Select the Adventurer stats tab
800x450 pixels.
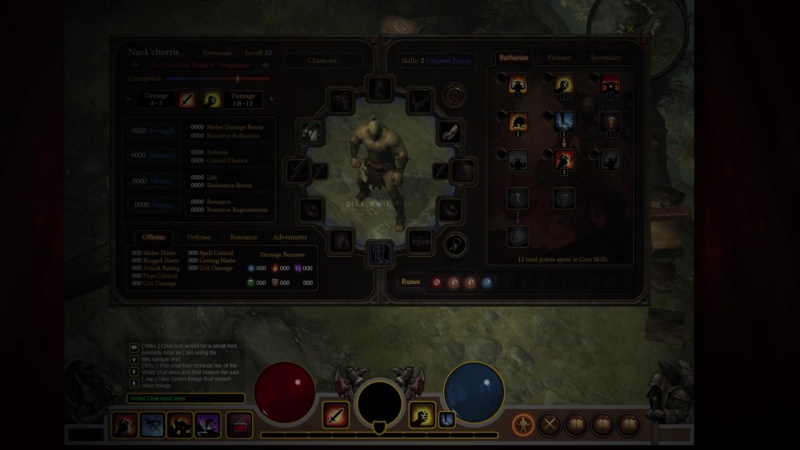pyautogui.click(x=290, y=237)
